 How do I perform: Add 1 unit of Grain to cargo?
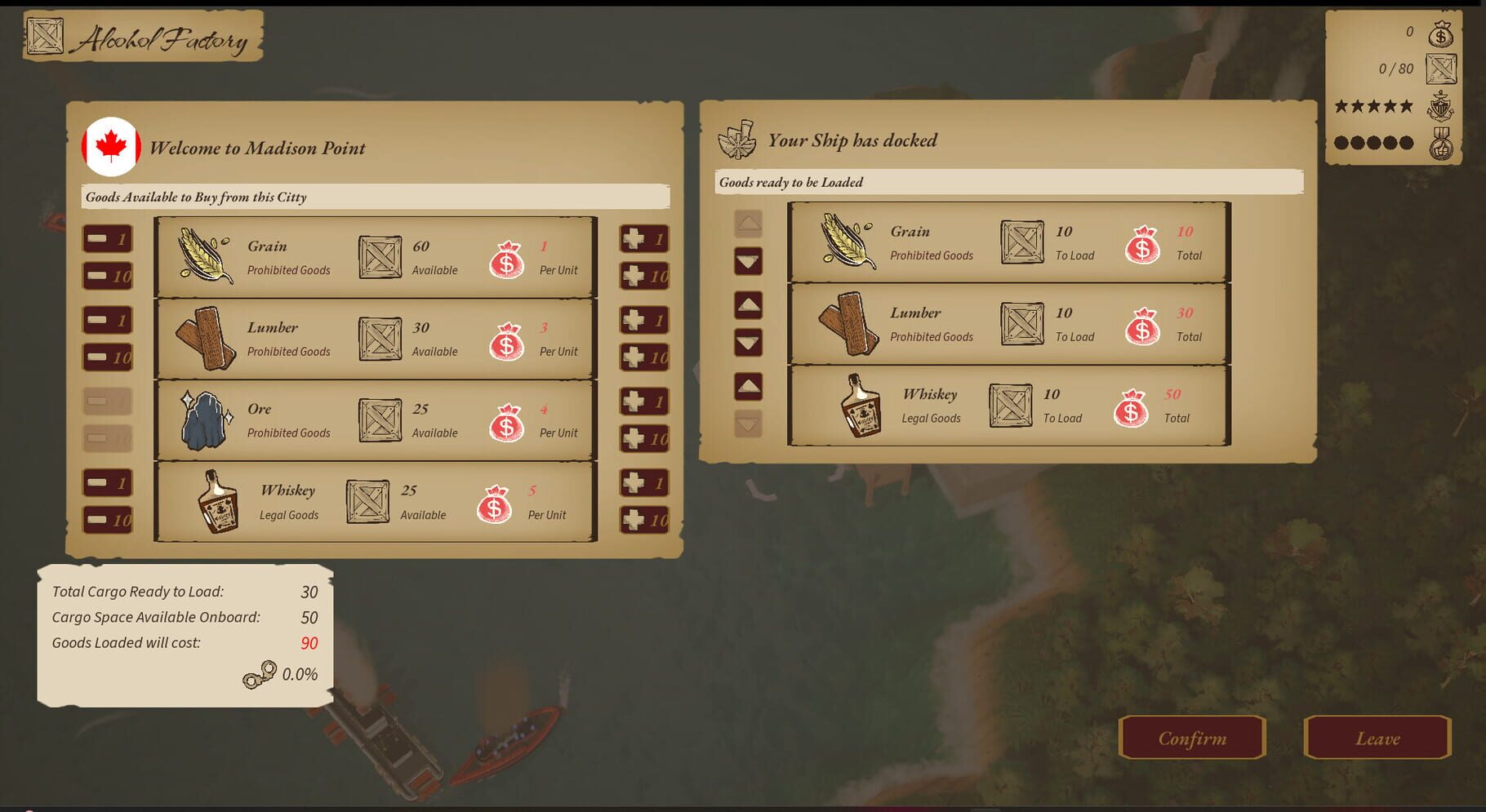pos(644,238)
